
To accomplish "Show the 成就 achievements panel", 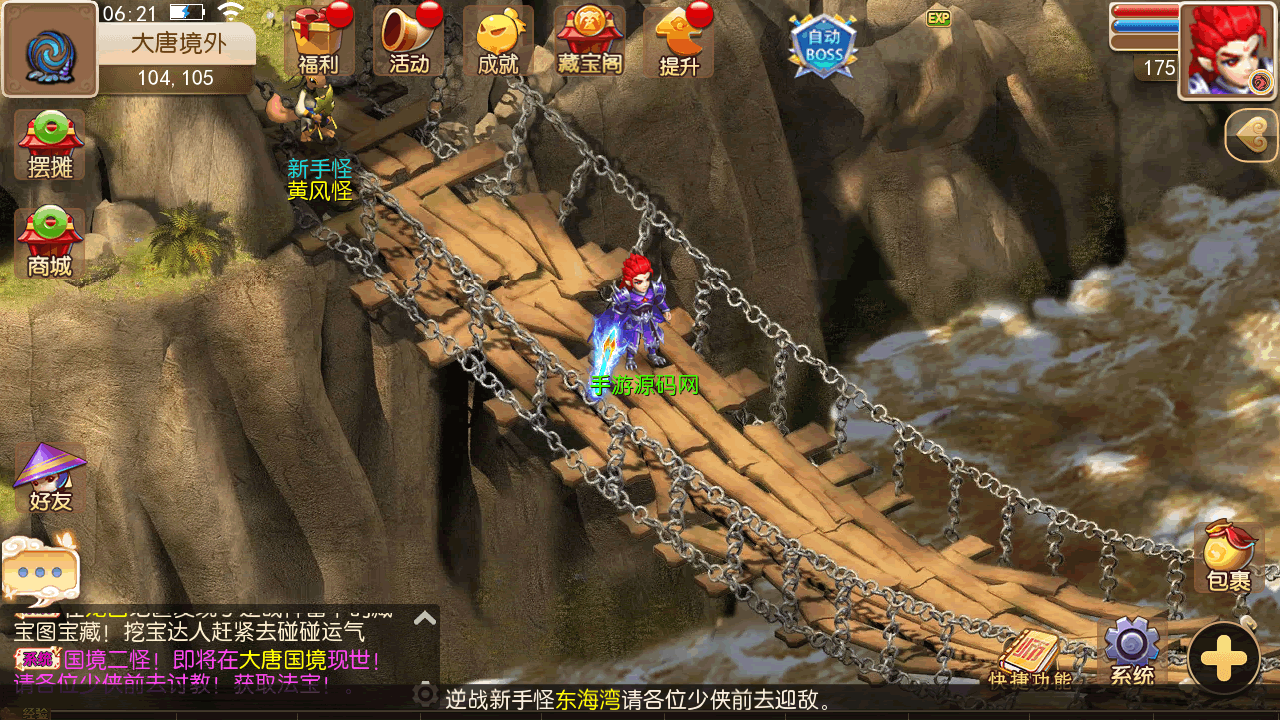I will pos(498,40).
